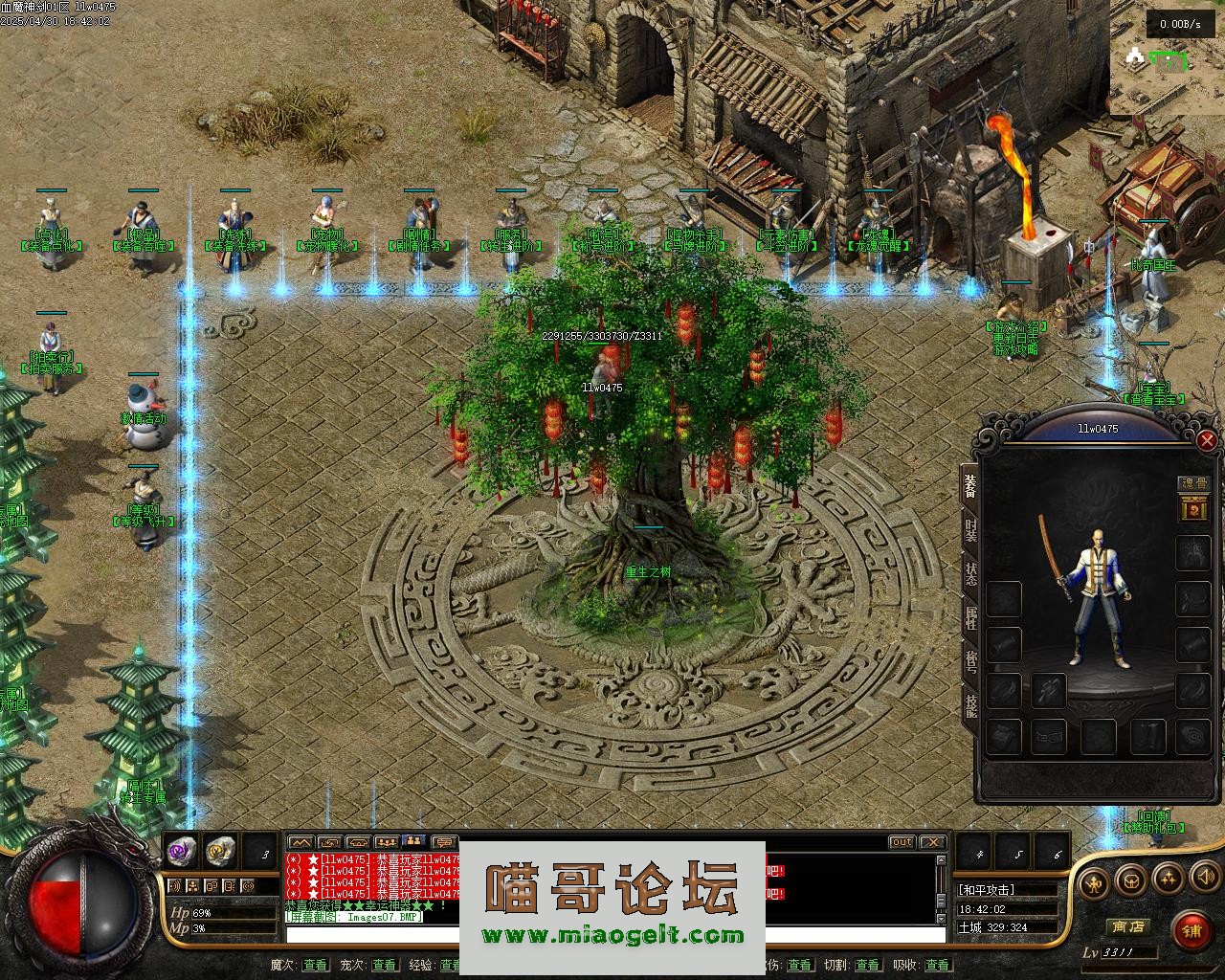The width and height of the screenshot is (1225, 980).
Task: Click the chat text input field
Action: click(373, 935)
